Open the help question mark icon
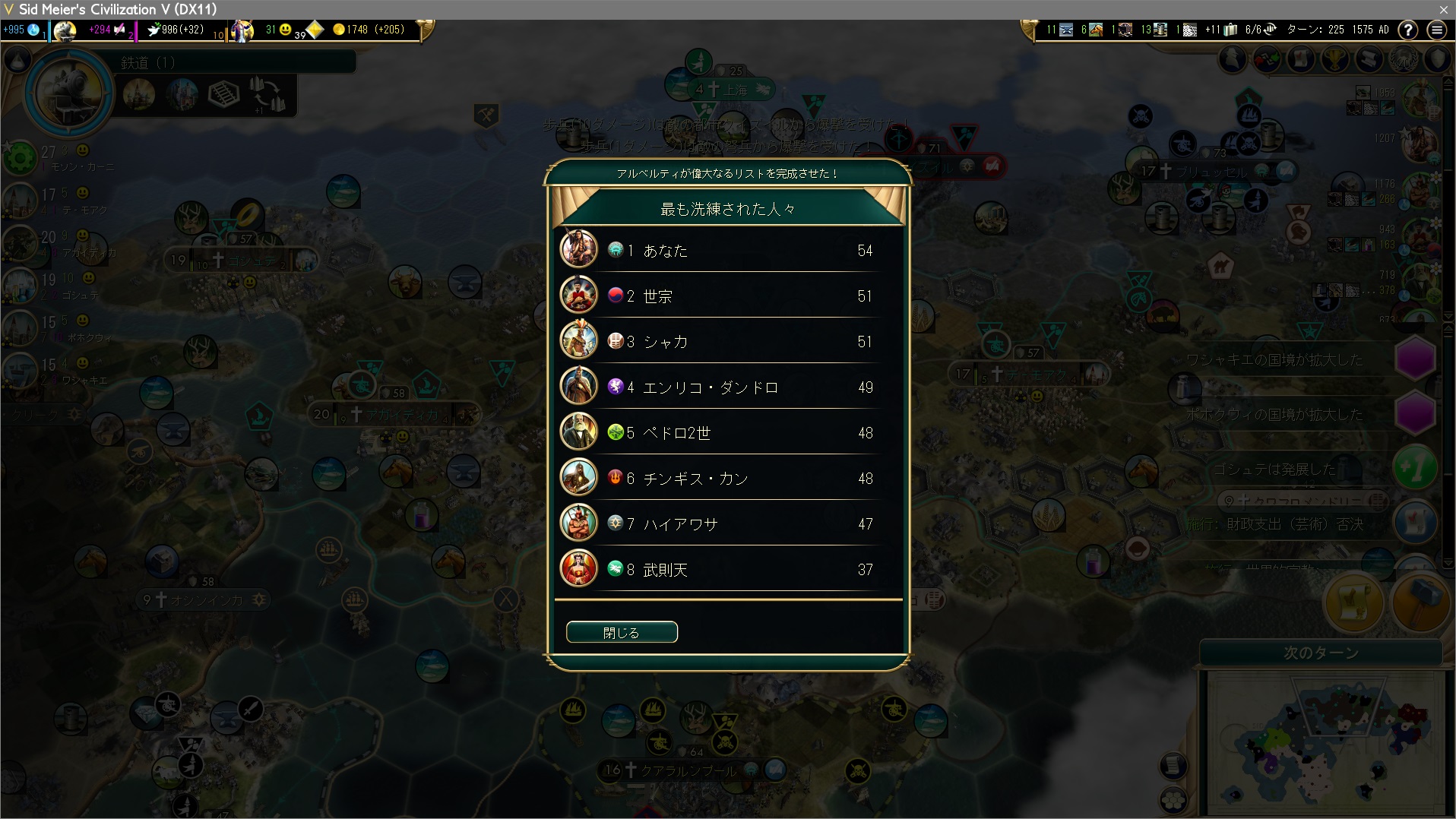This screenshot has width=1456, height=819. click(x=1408, y=30)
